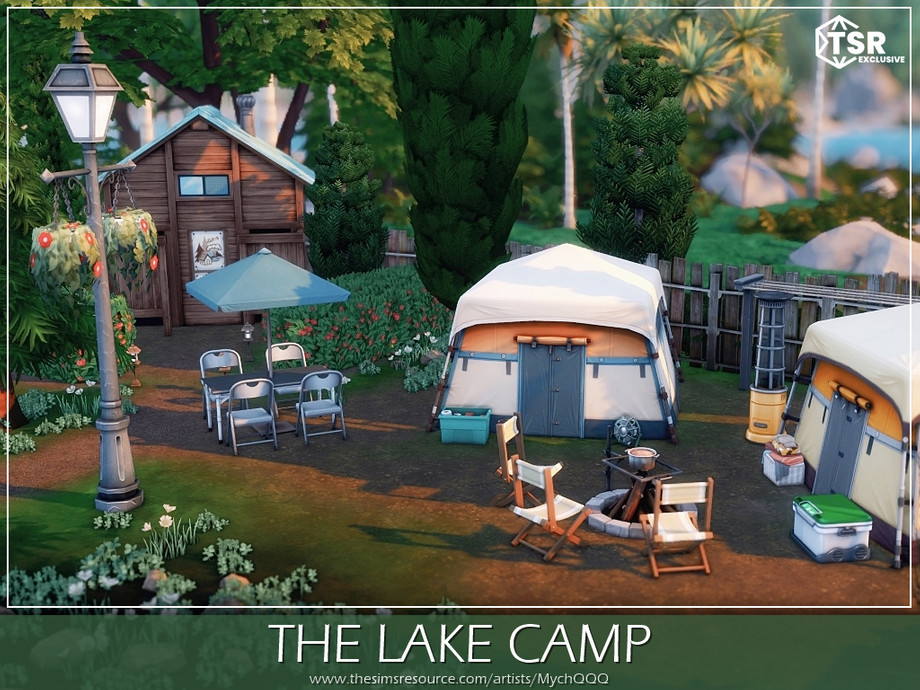Open the thesimsresource.com artist URL
Viewport: 920px width, 690px height.
point(459,679)
